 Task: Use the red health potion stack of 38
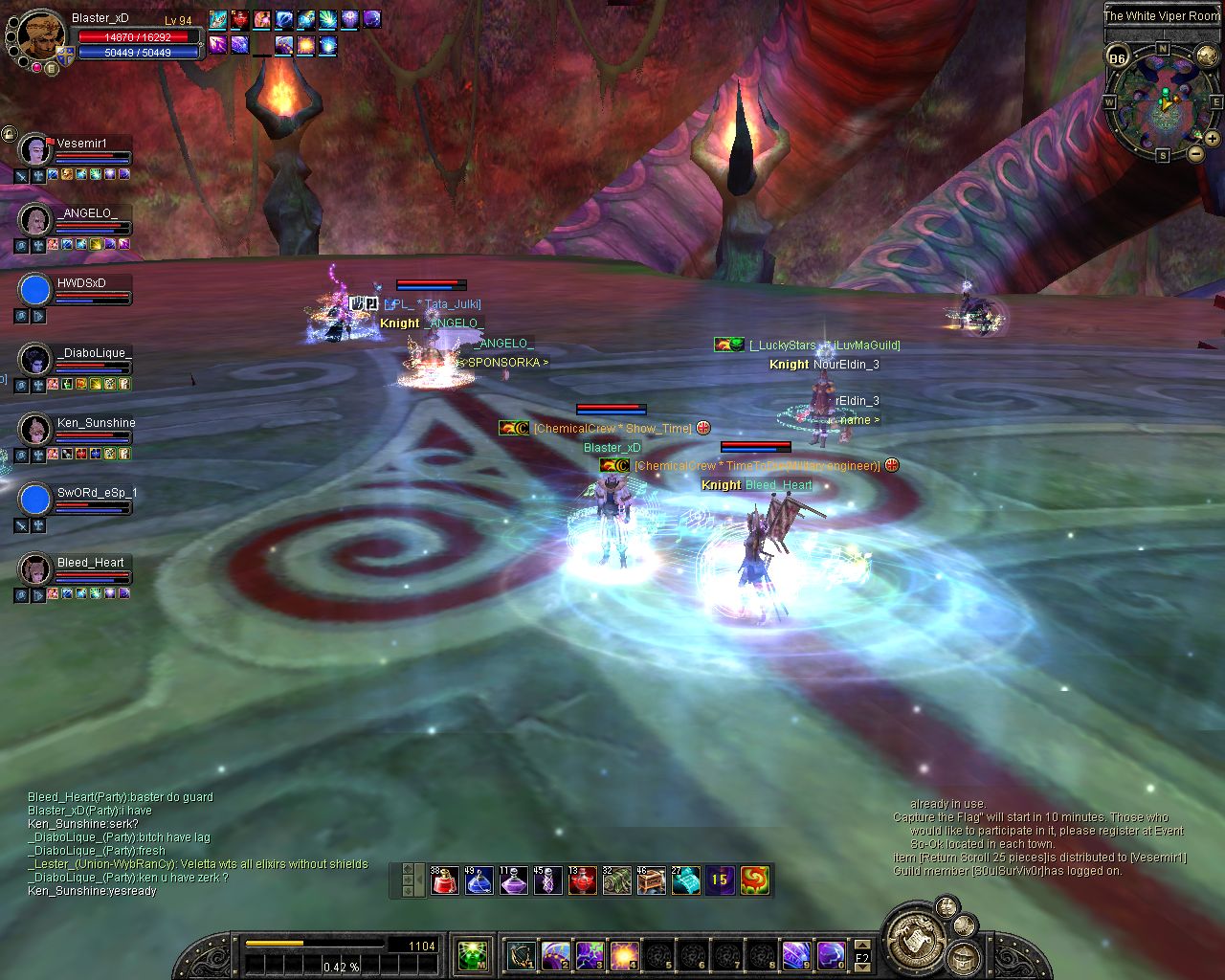[444, 880]
